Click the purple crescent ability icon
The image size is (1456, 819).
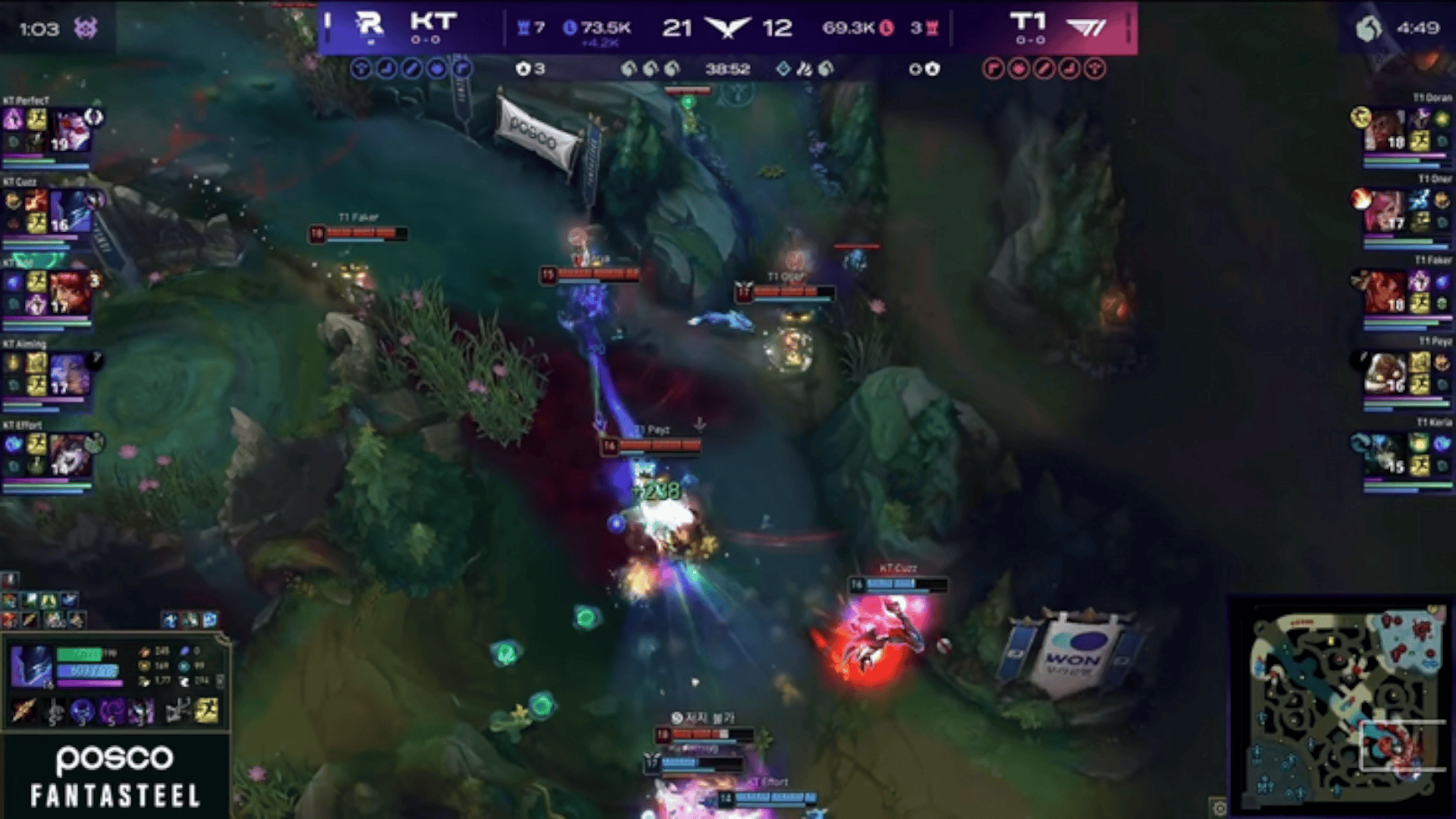pyautogui.click(x=112, y=711)
